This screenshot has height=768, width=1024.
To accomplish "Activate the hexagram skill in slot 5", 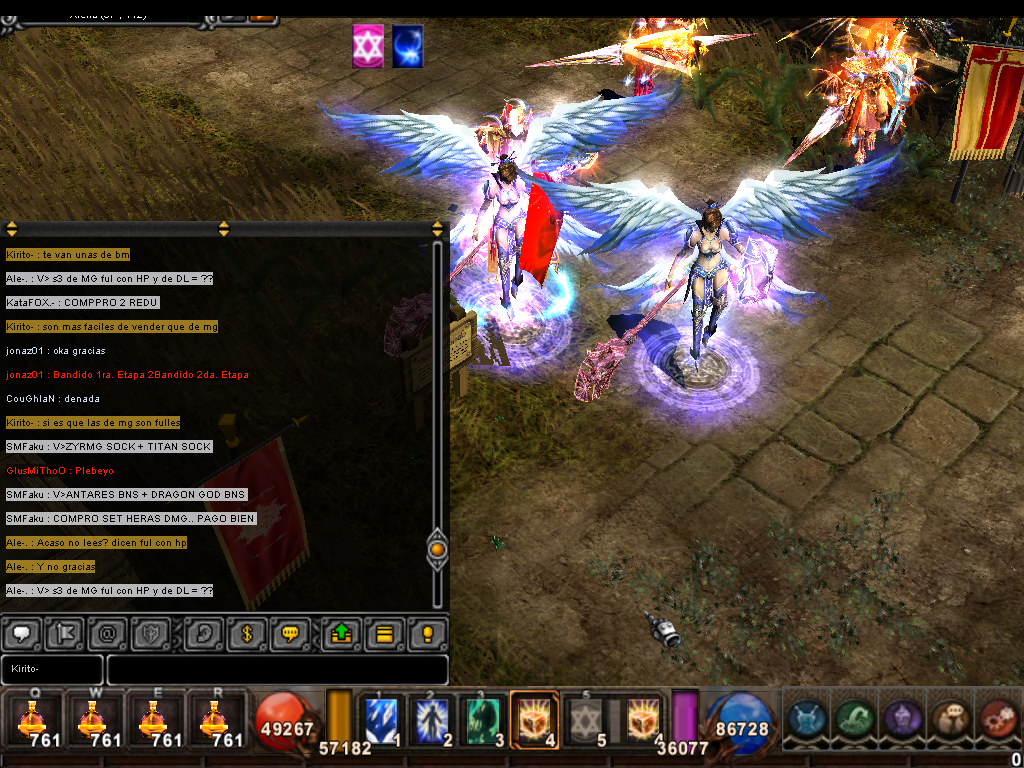I will pos(588,720).
